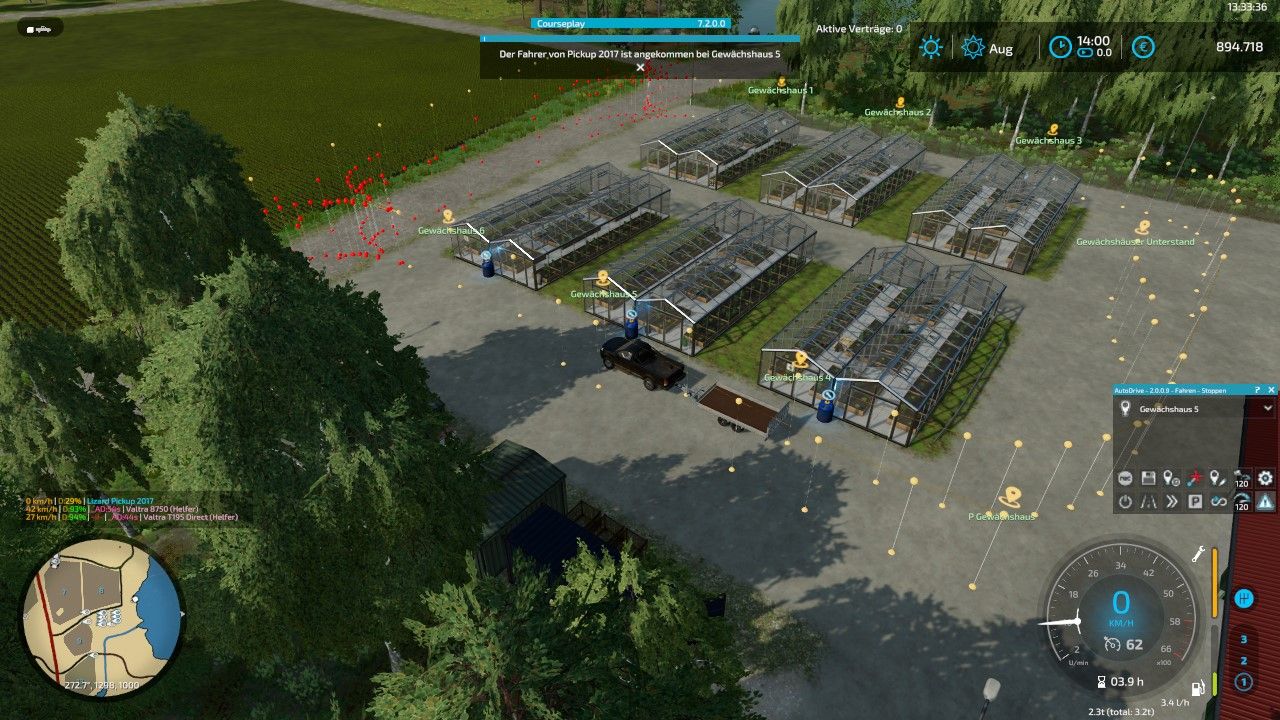Viewport: 1280px width, 720px height.
Task: Click the AutoDrive road lanes icon
Action: tap(1148, 502)
